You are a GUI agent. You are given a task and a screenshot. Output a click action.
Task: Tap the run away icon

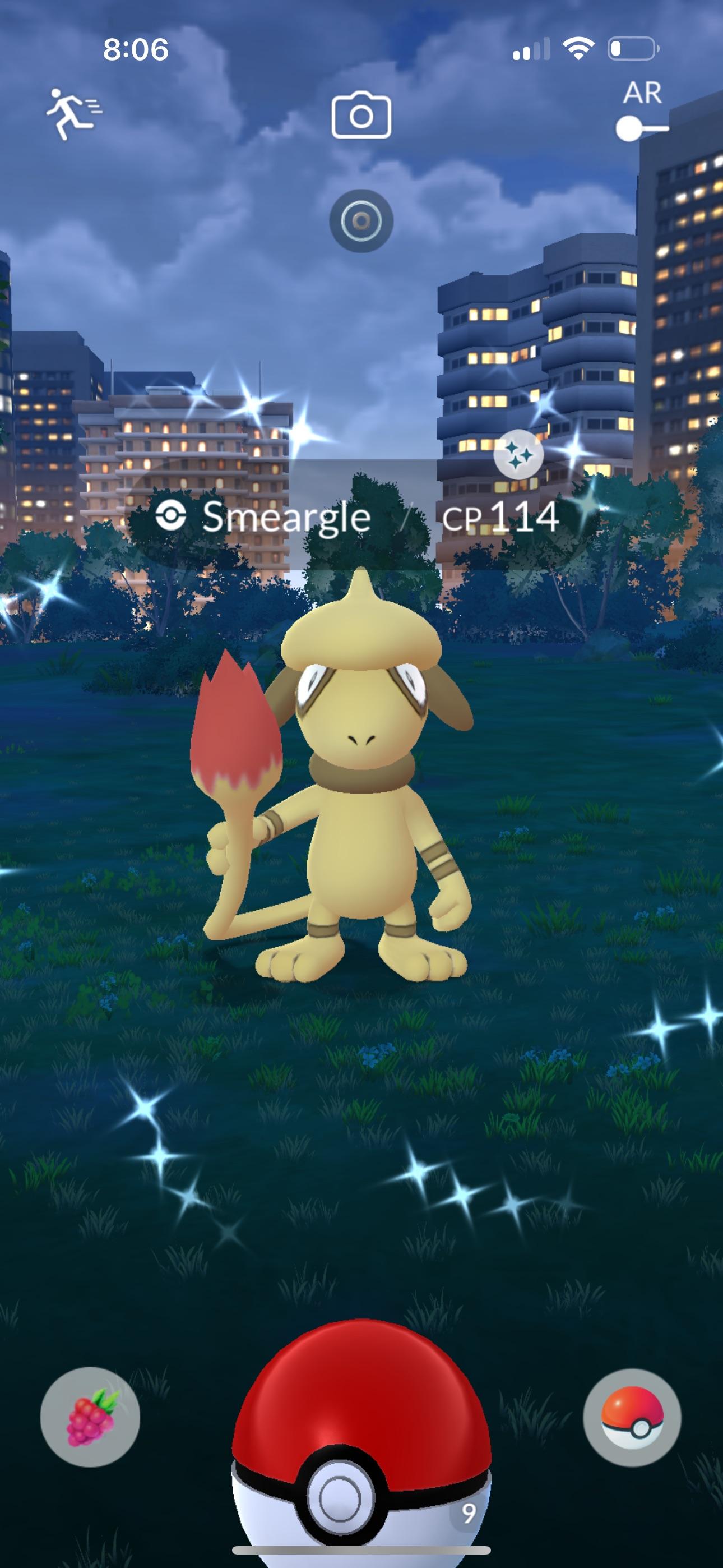coord(73,109)
